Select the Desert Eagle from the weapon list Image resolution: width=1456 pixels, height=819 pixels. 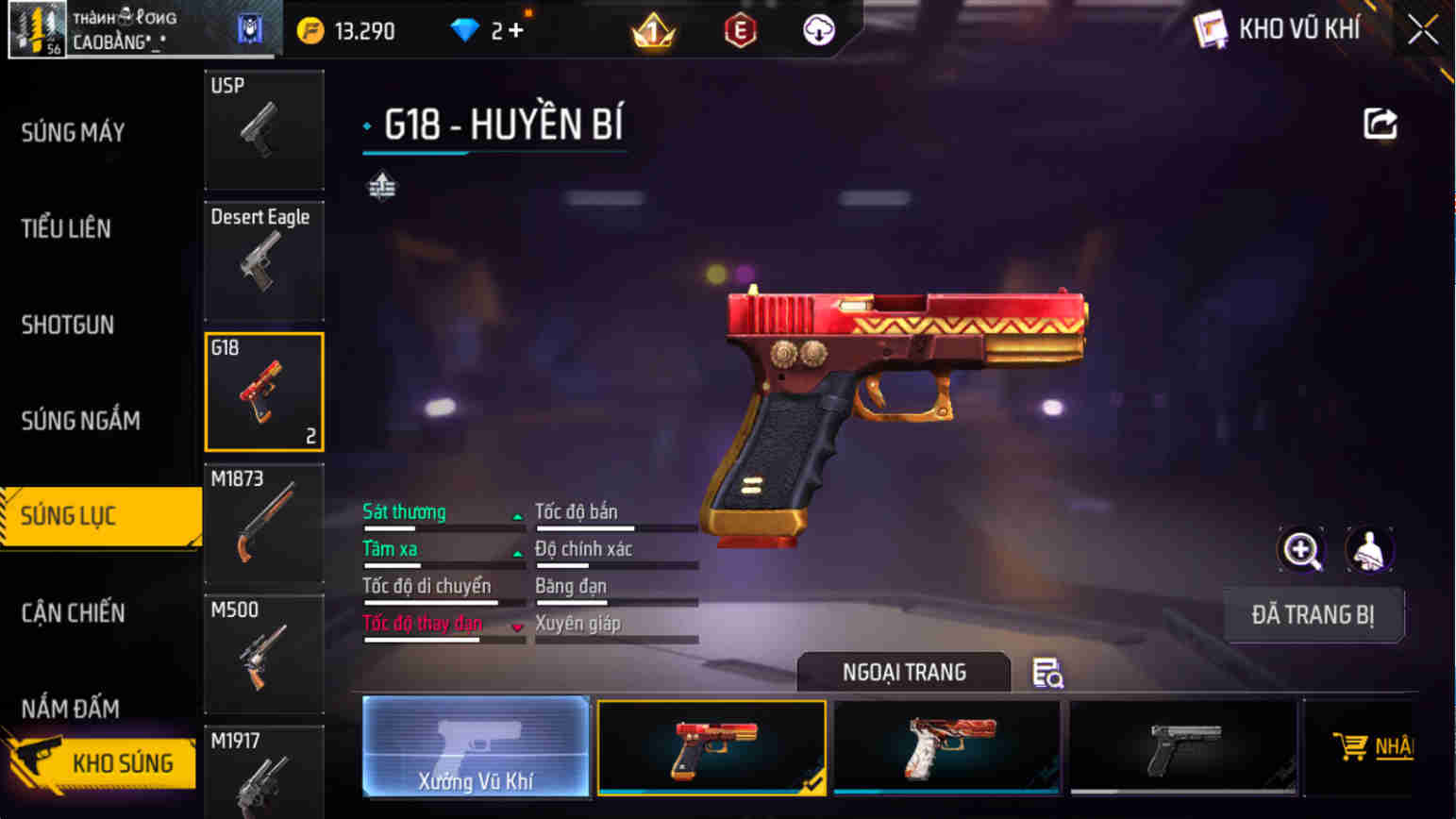click(x=264, y=259)
